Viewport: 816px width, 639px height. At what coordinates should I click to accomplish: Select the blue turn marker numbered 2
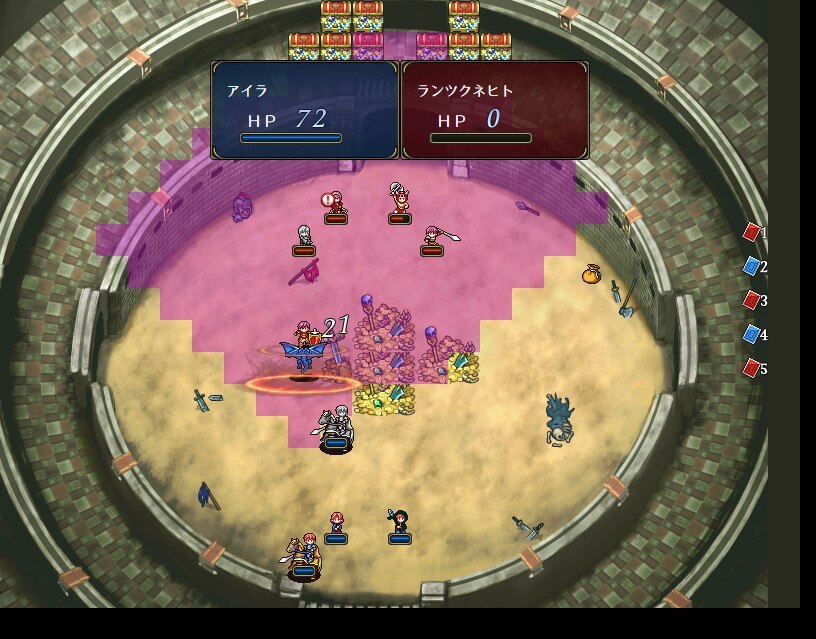751,266
